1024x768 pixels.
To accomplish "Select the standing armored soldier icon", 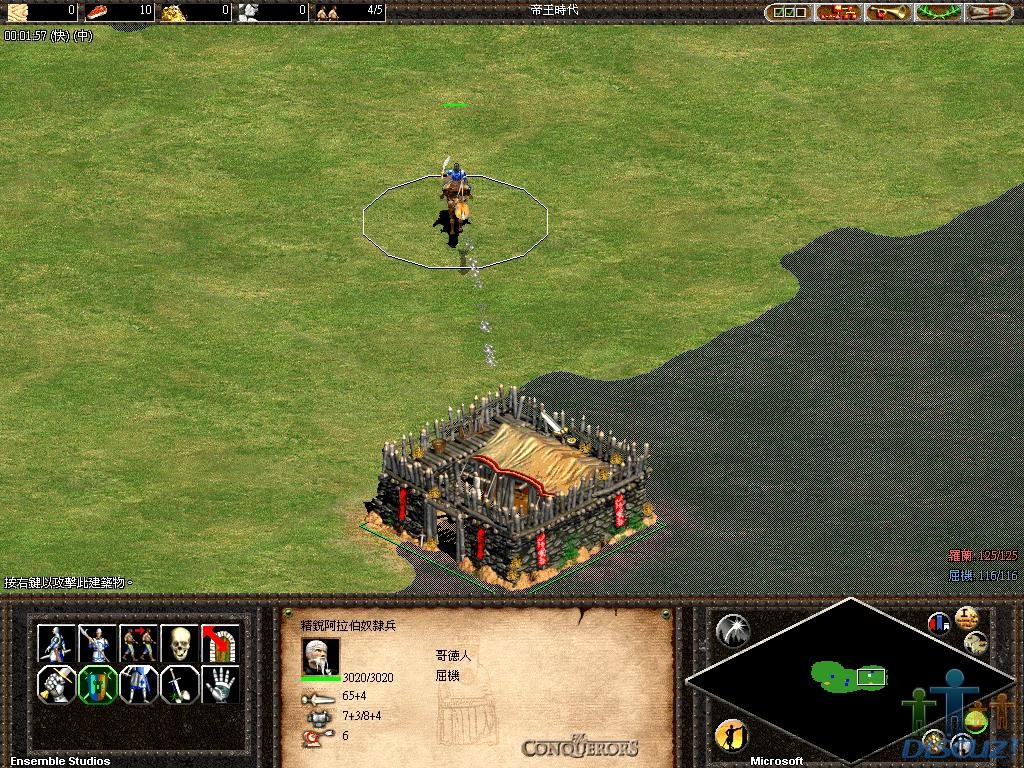I will tap(139, 684).
